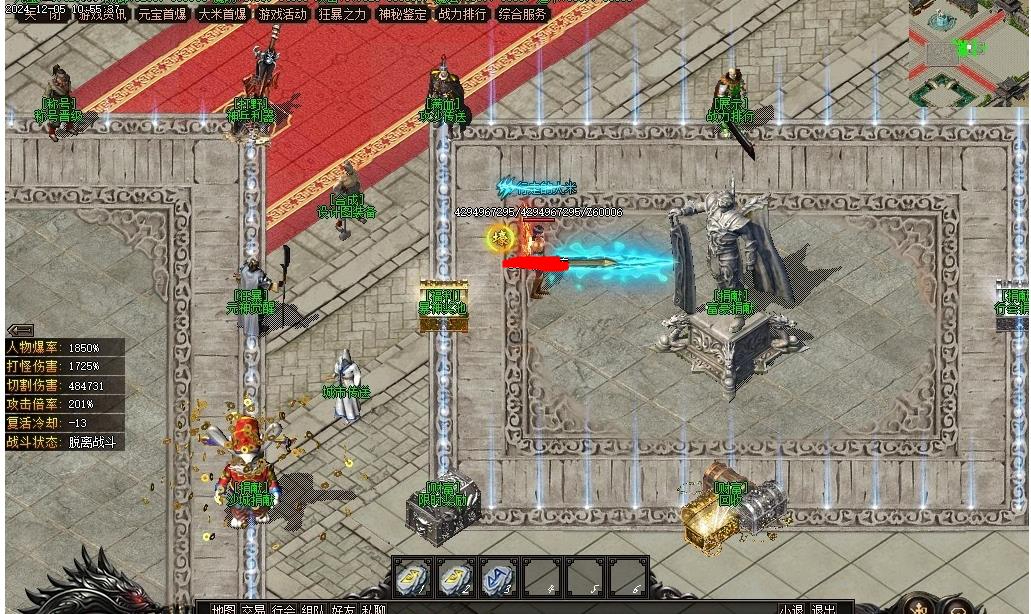View the 战力排行 ranking menu

click(462, 14)
